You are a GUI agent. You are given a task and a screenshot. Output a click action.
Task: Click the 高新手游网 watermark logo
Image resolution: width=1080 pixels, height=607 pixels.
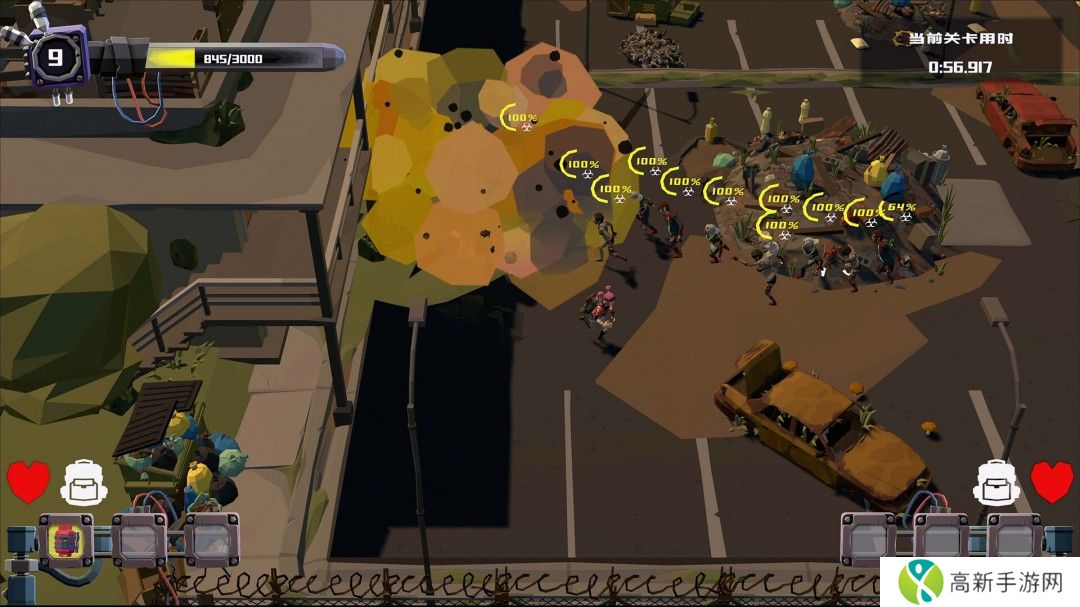[978, 579]
